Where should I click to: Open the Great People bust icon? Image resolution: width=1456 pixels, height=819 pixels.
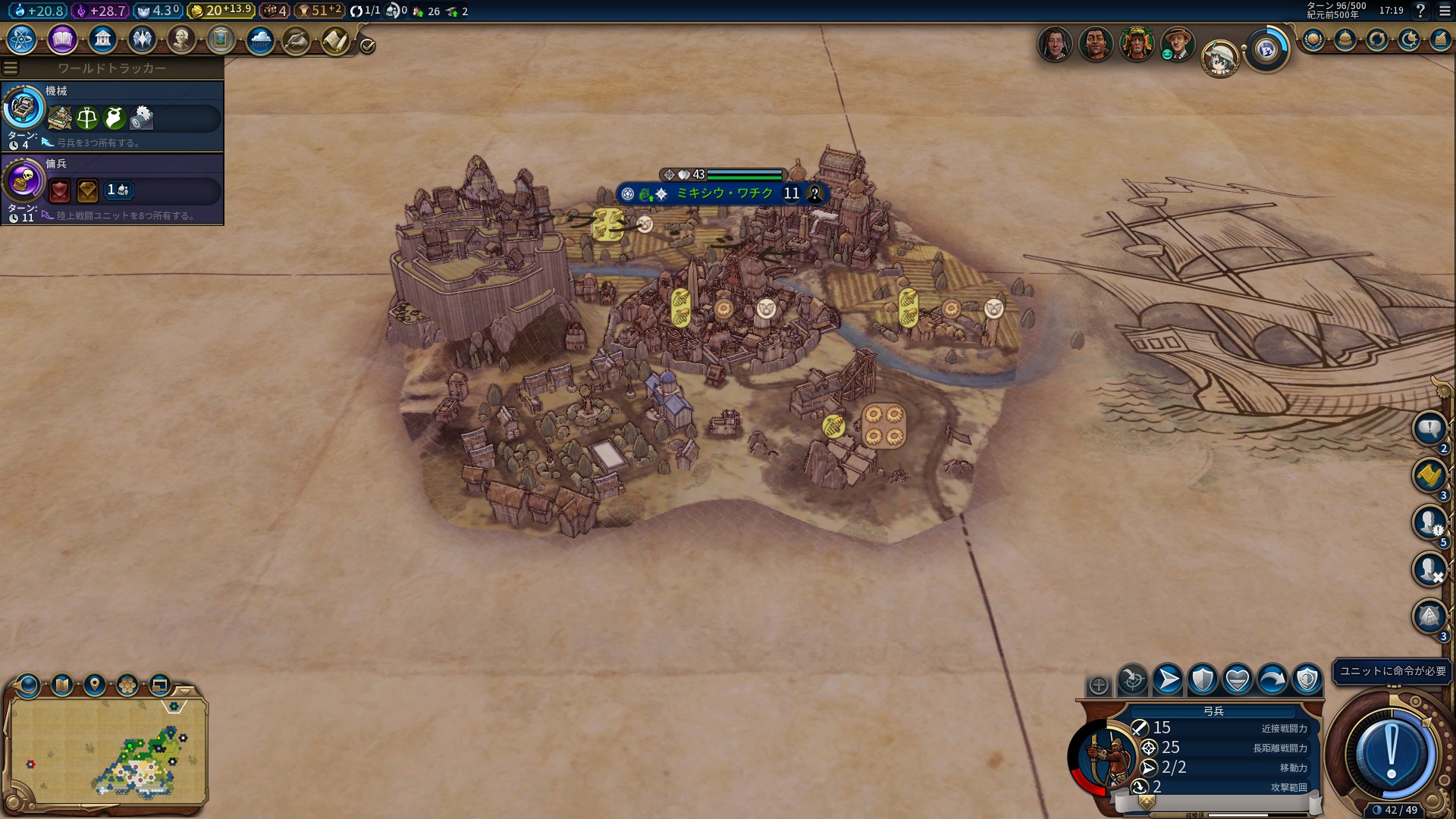pyautogui.click(x=181, y=39)
